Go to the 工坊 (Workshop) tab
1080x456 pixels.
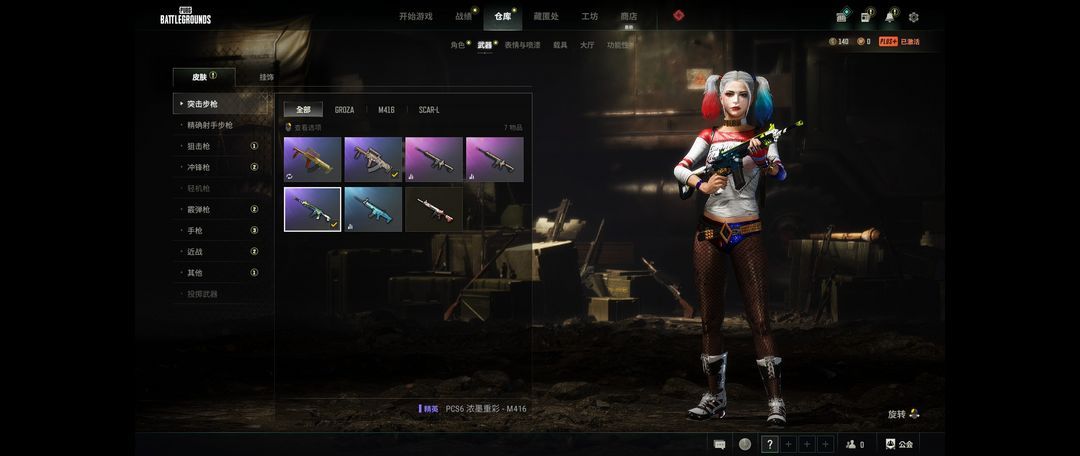point(590,16)
